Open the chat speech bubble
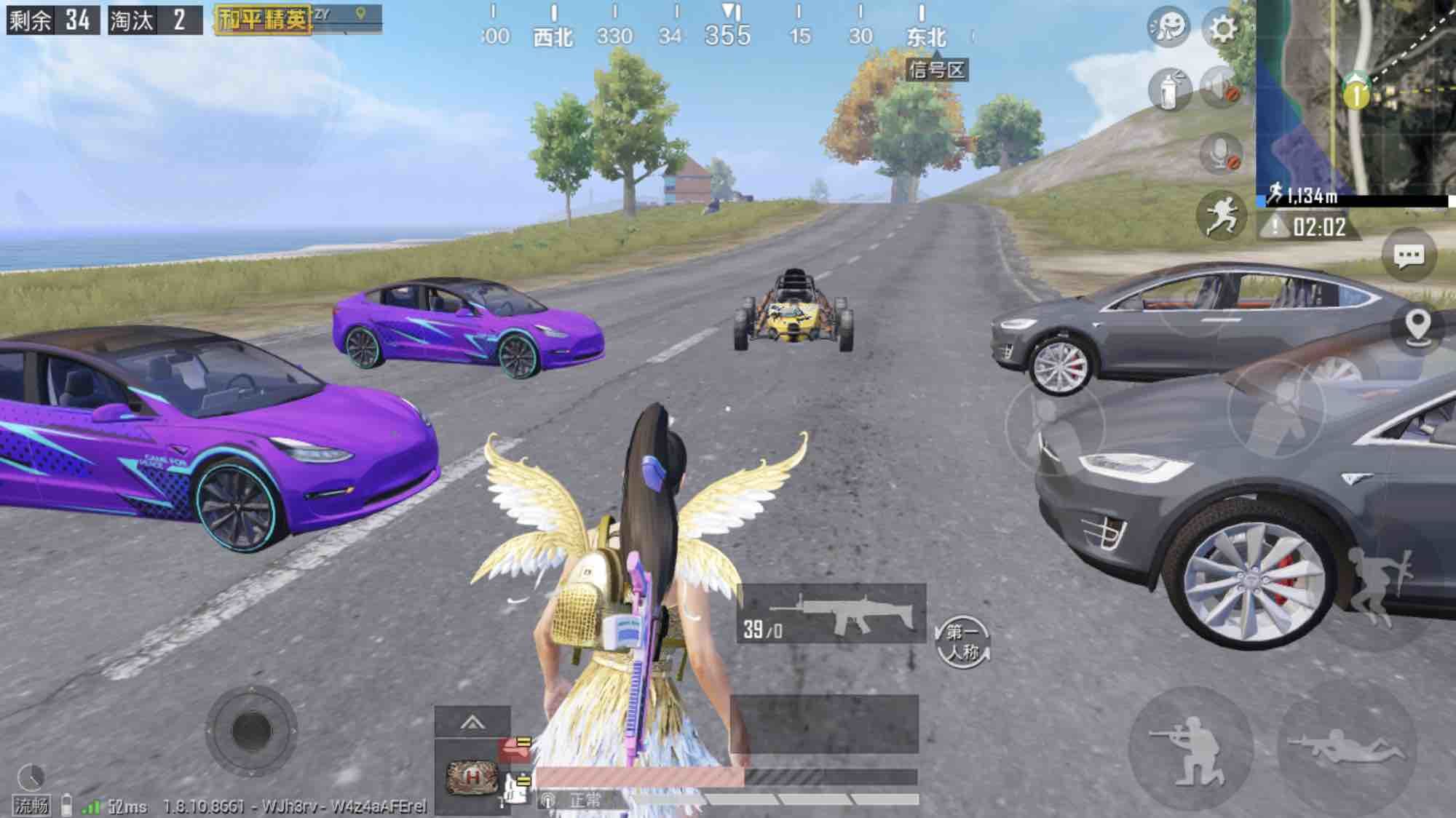 1409,255
